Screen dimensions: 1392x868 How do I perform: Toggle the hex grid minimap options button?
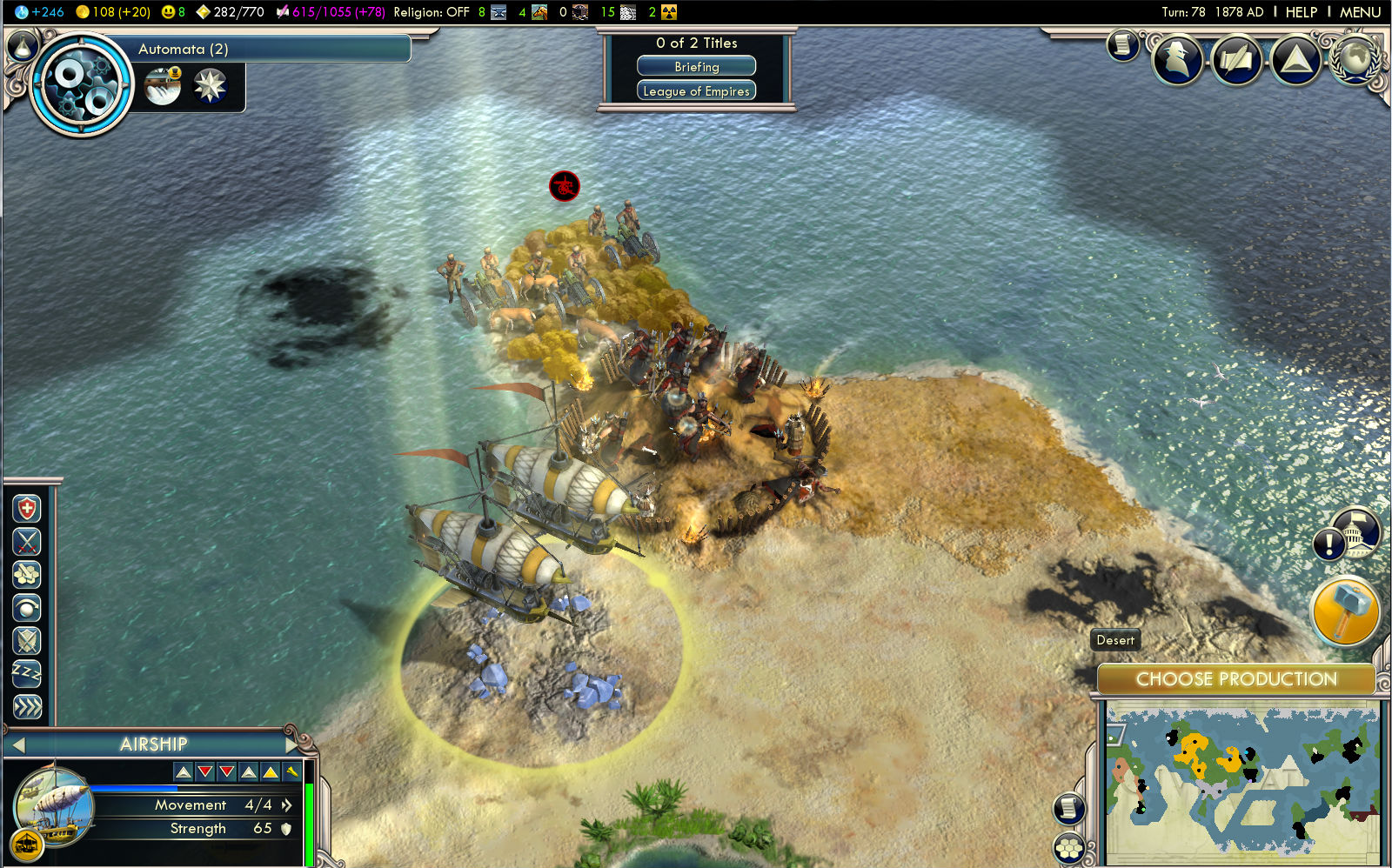click(x=1068, y=847)
